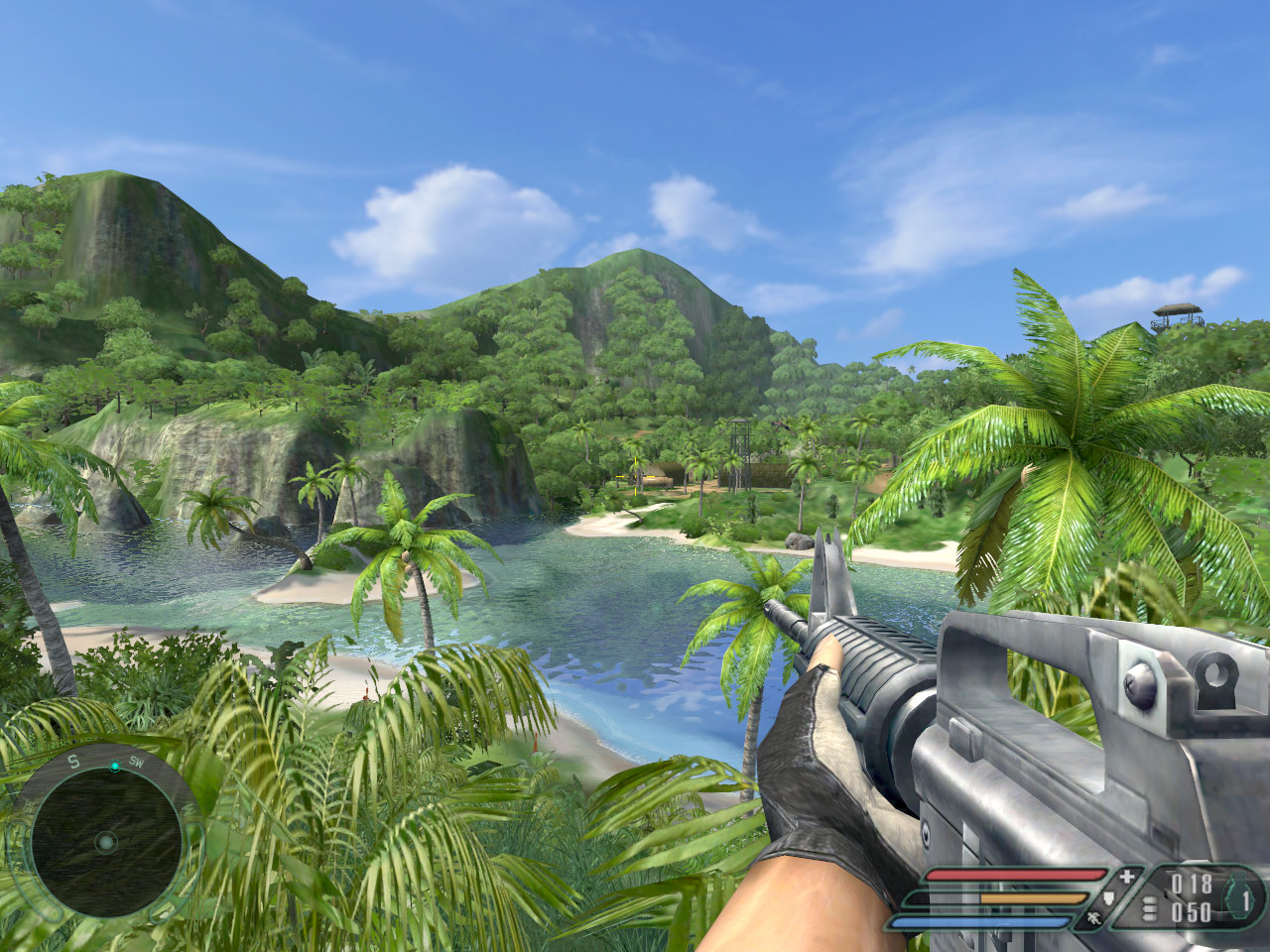Viewport: 1270px width, 952px height.
Task: Select the cyan objective marker on the compass
Action: (115, 765)
